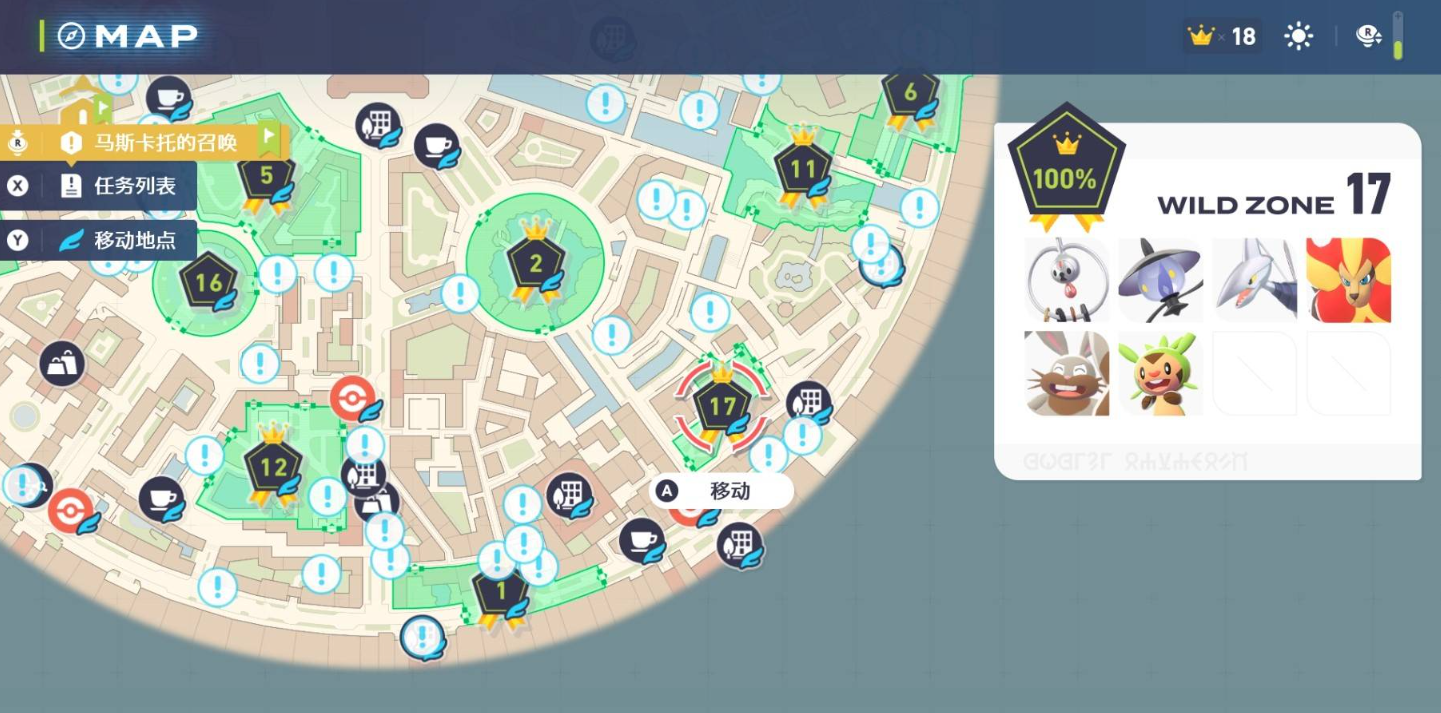
Task: Pick the Chespin portrait
Action: (1160, 373)
